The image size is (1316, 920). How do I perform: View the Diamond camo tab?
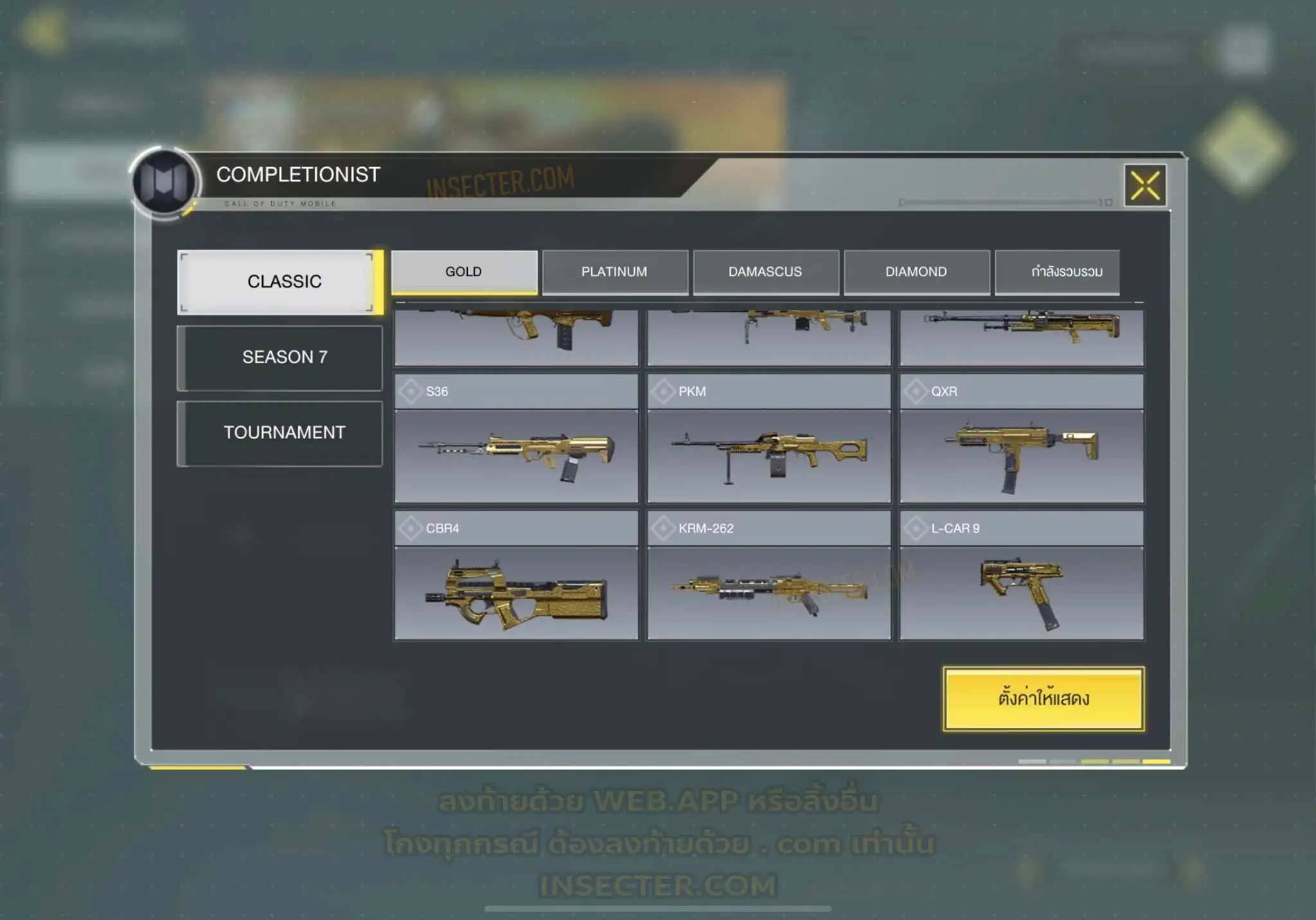click(x=916, y=272)
